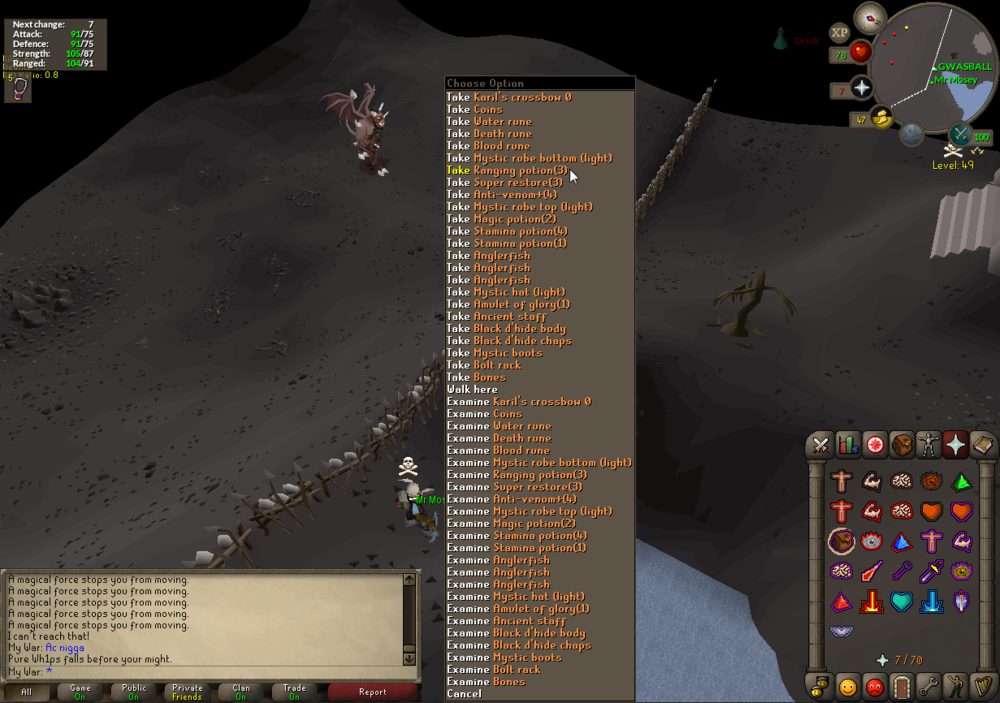Open the Clan chat filter tab

tap(241, 691)
